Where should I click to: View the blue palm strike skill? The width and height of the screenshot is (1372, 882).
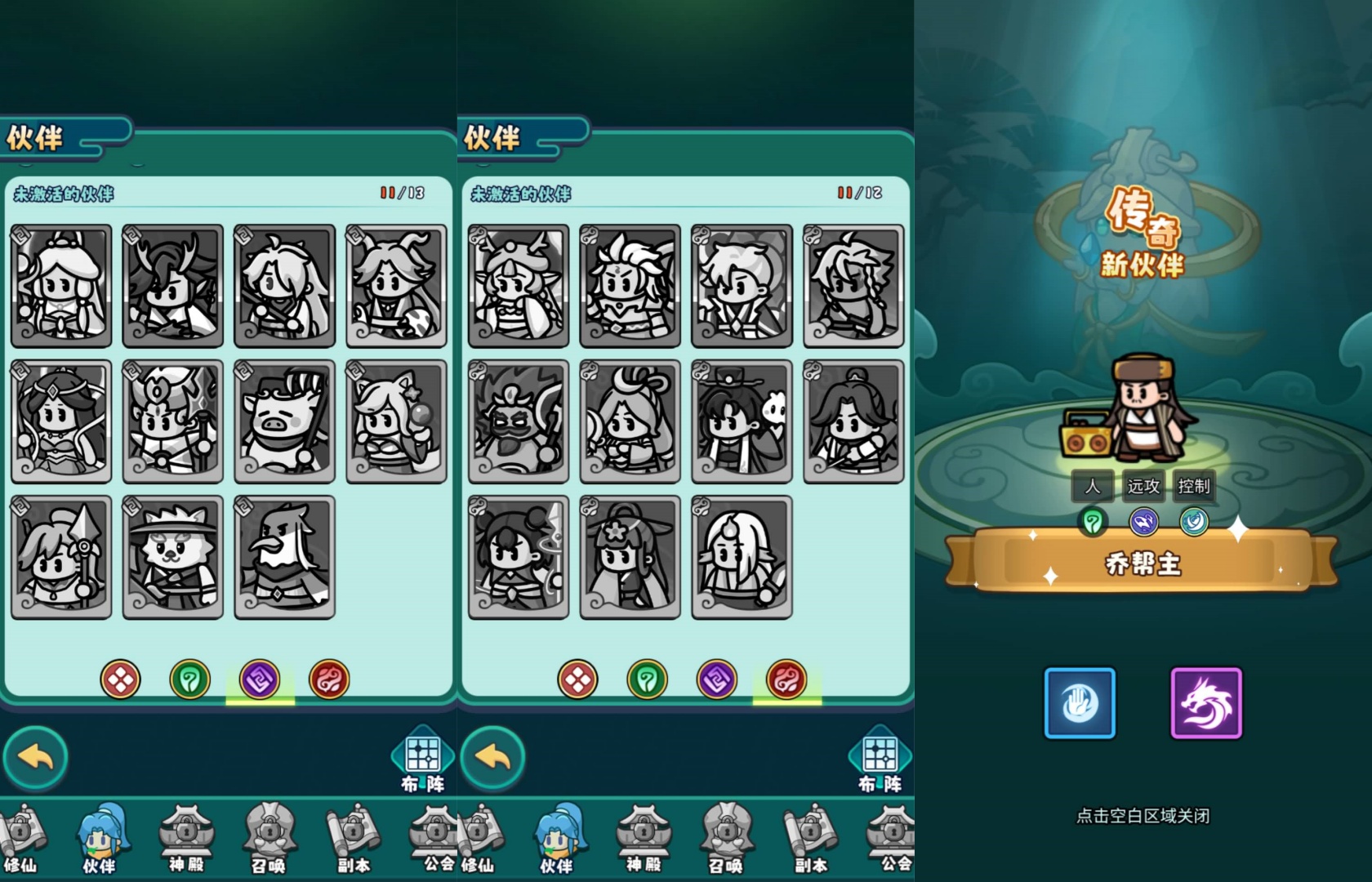(x=1080, y=703)
